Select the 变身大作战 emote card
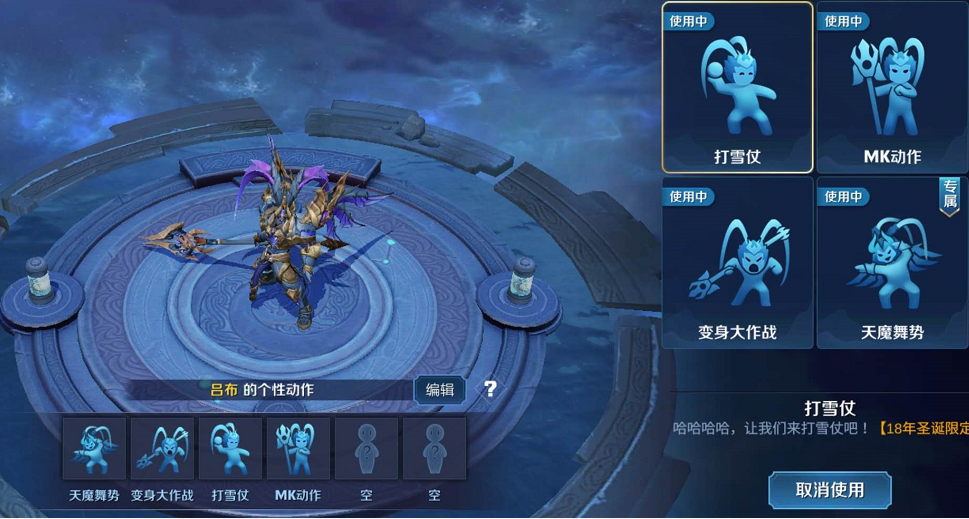The image size is (969, 519). click(x=737, y=262)
